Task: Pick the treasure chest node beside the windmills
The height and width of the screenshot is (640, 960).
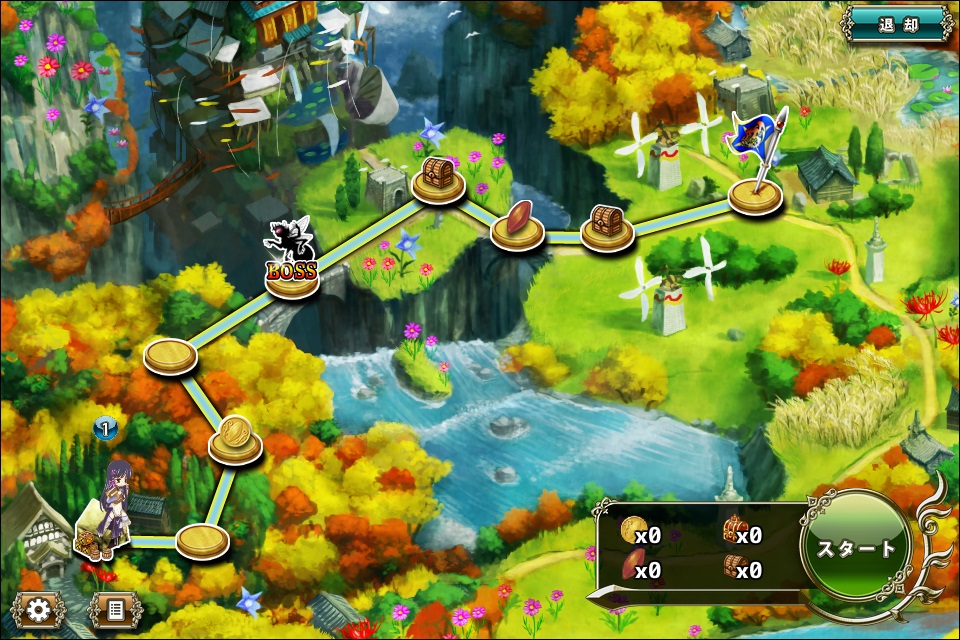Action: [607, 227]
